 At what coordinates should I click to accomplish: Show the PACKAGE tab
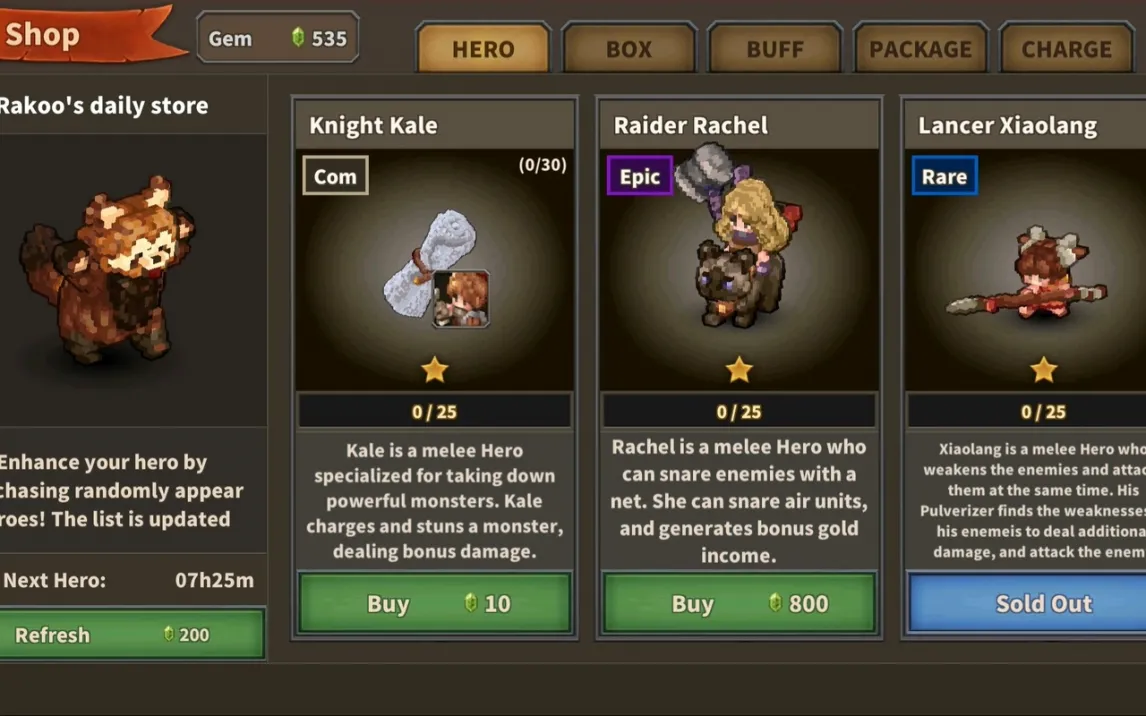click(920, 49)
